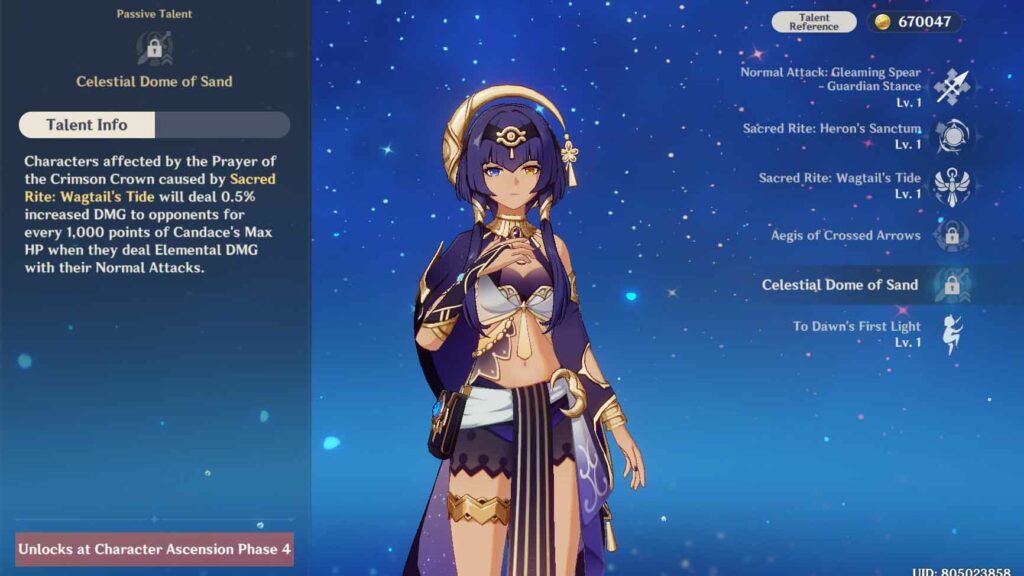Select the Celestial Dome of Sand talent
The height and width of the screenshot is (576, 1024).
951,285
